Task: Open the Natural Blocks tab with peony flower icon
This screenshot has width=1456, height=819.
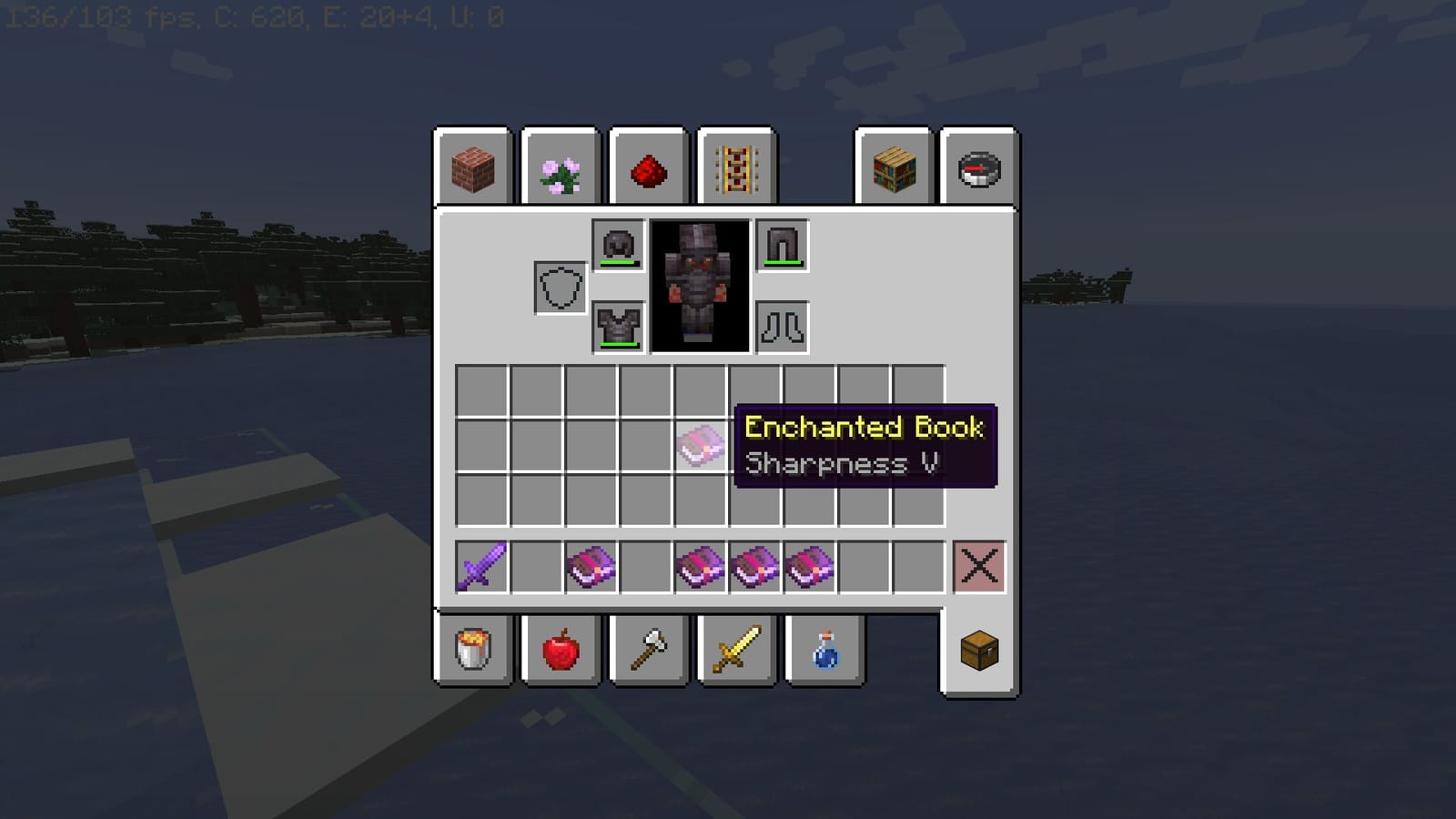Action: tap(561, 168)
